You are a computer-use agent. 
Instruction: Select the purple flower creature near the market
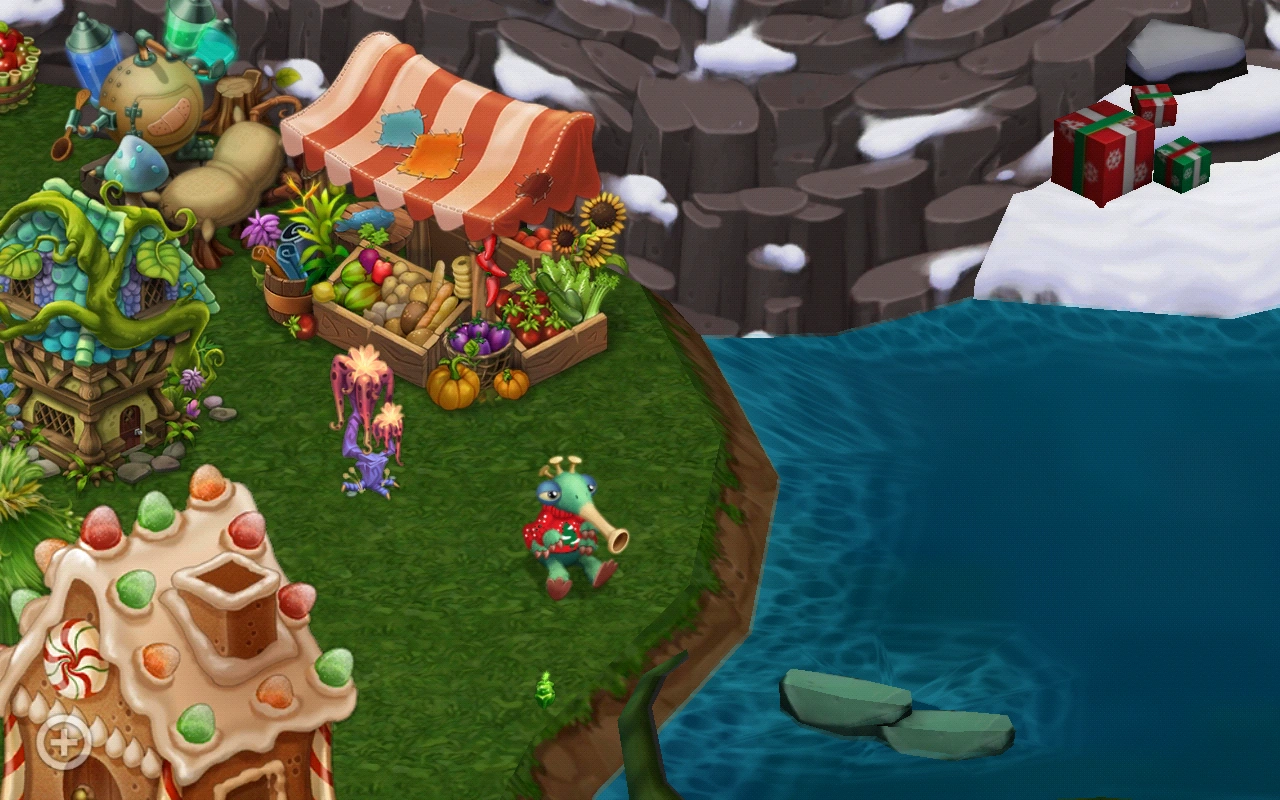370,420
